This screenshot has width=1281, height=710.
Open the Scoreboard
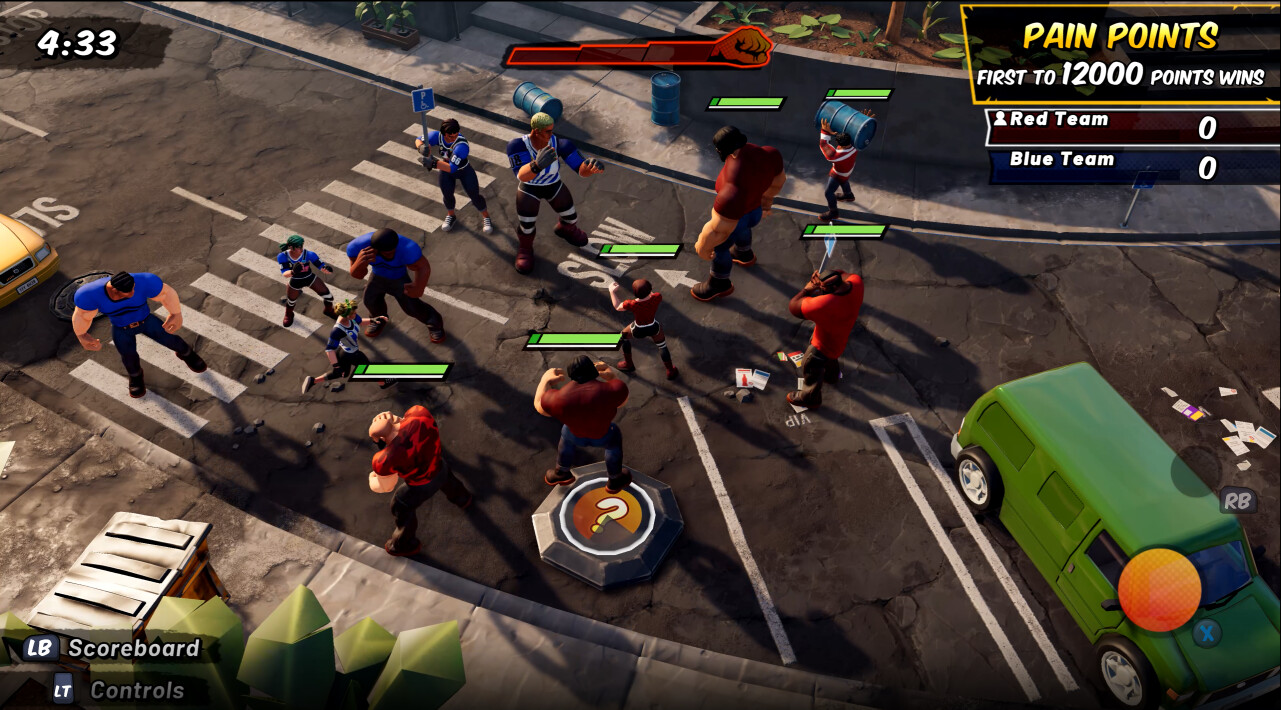coord(112,648)
